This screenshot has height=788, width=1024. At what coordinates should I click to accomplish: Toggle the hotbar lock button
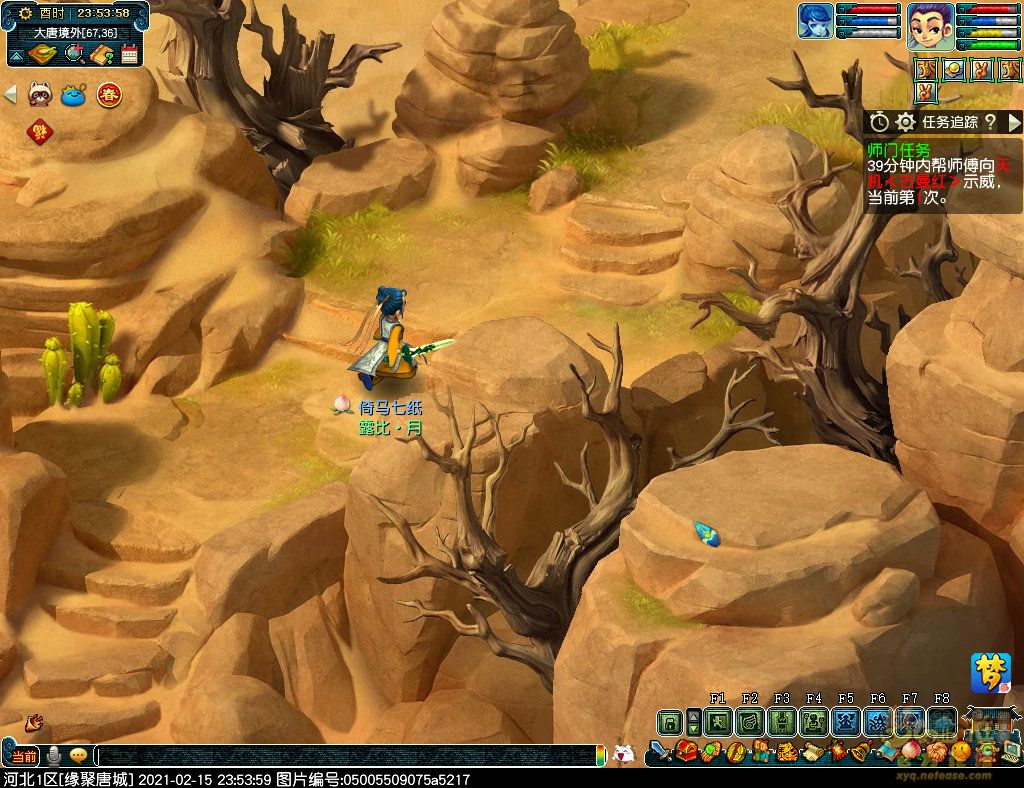(x=669, y=722)
